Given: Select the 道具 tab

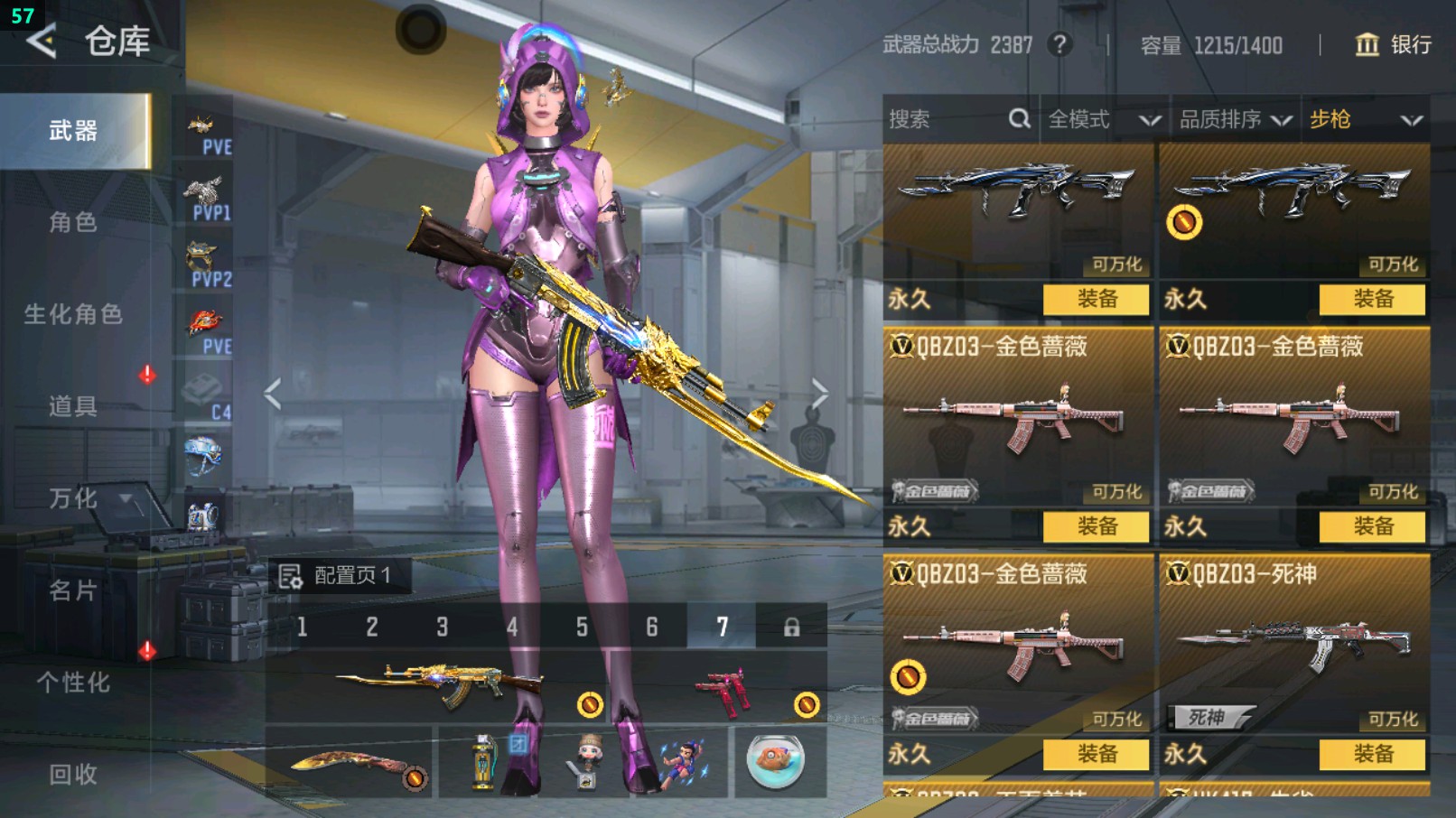Looking at the screenshot, I should 73,406.
